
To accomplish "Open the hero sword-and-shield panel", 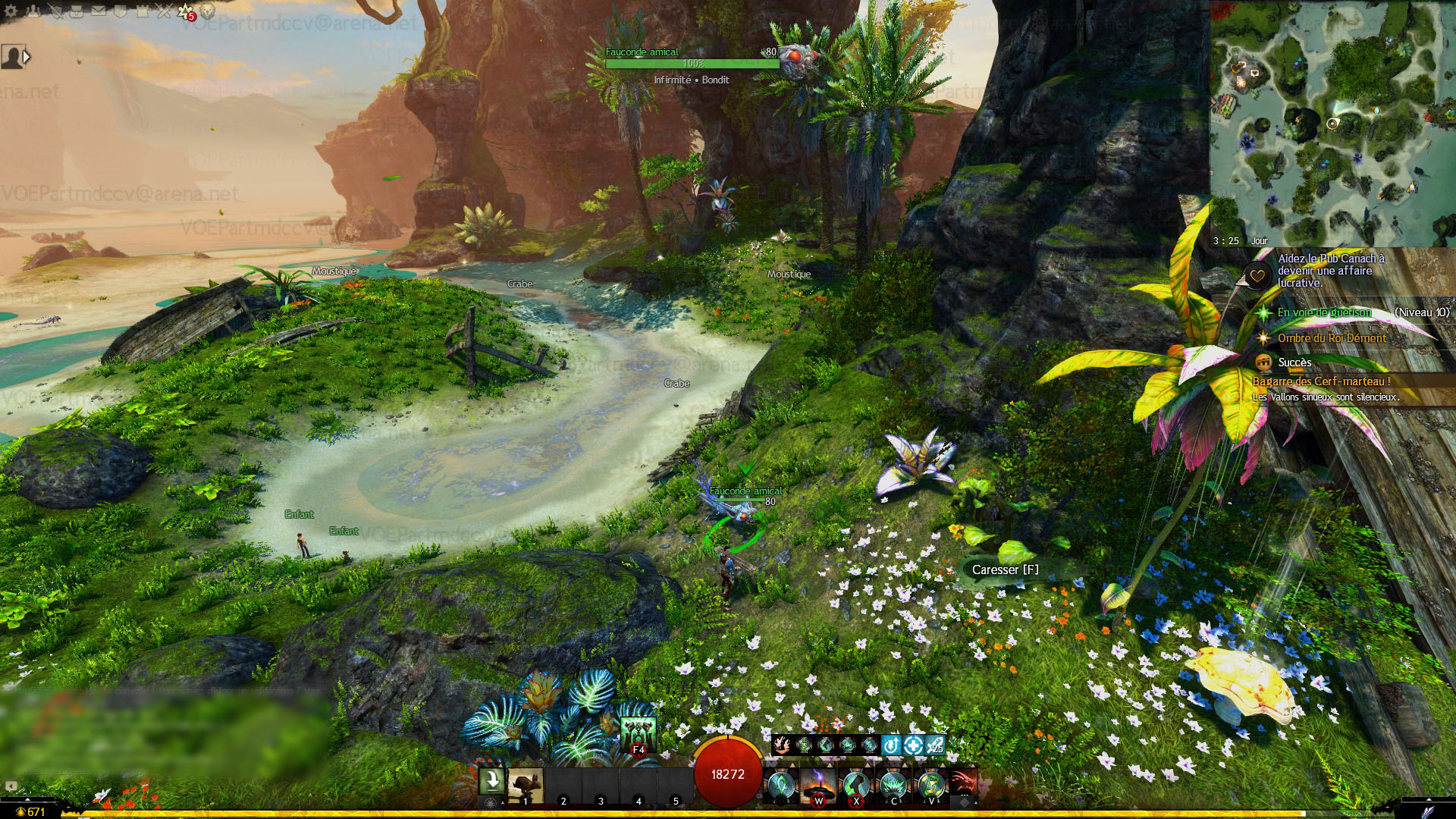I will [55, 11].
